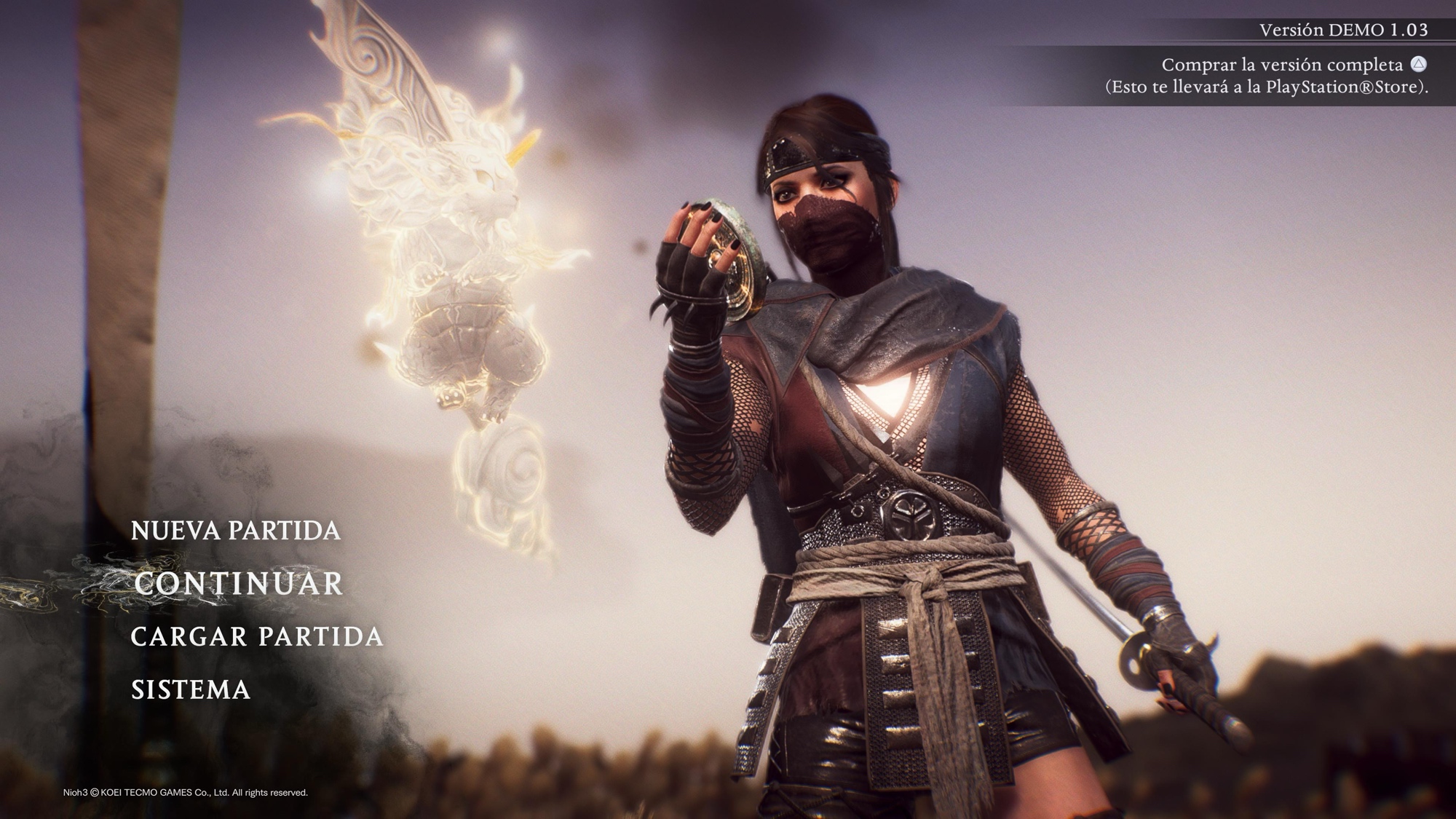Viewport: 1456px width, 819px height.
Task: Open the Cargar Partida load menu
Action: click(256, 637)
